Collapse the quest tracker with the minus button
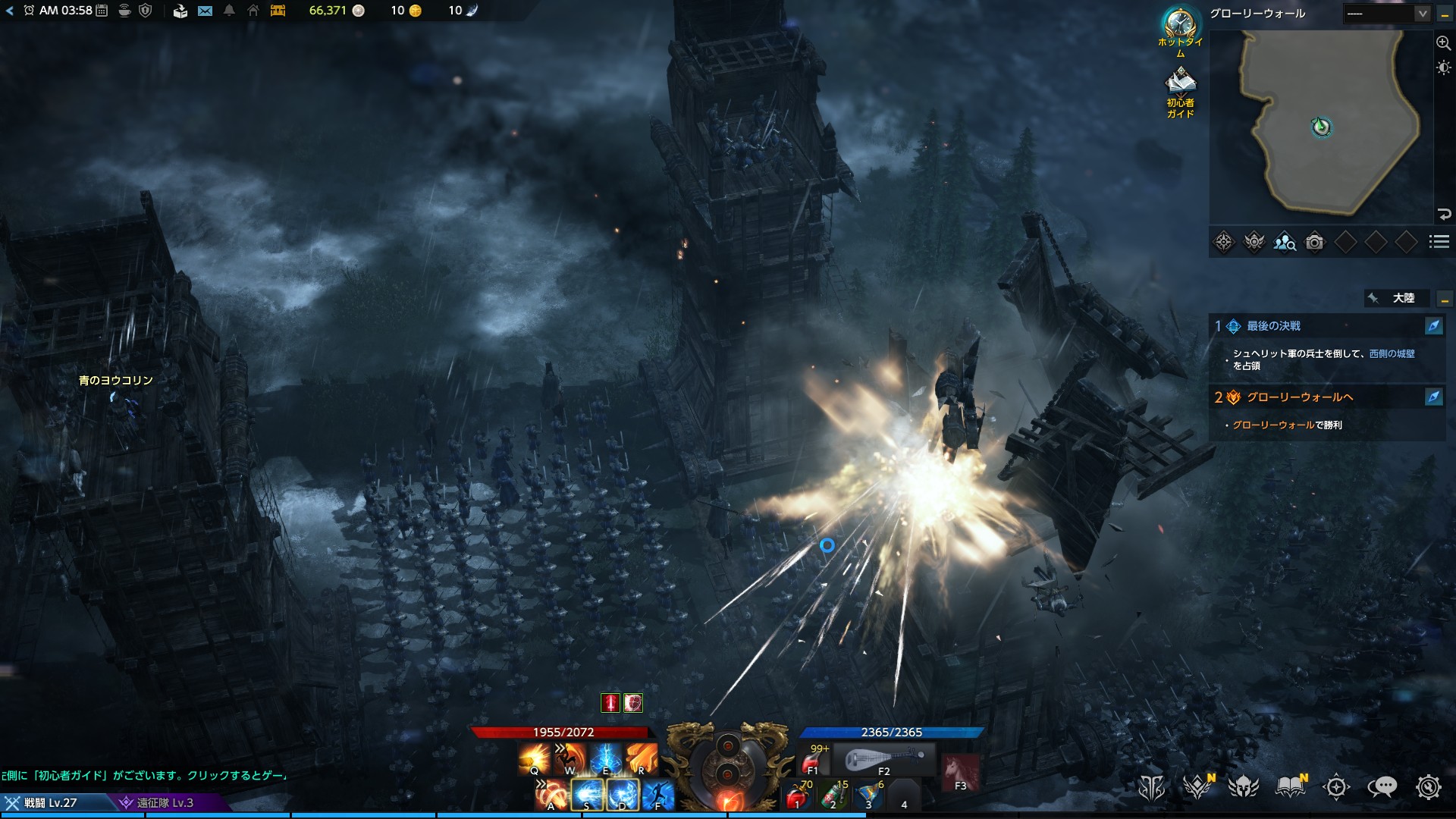 click(x=1445, y=299)
